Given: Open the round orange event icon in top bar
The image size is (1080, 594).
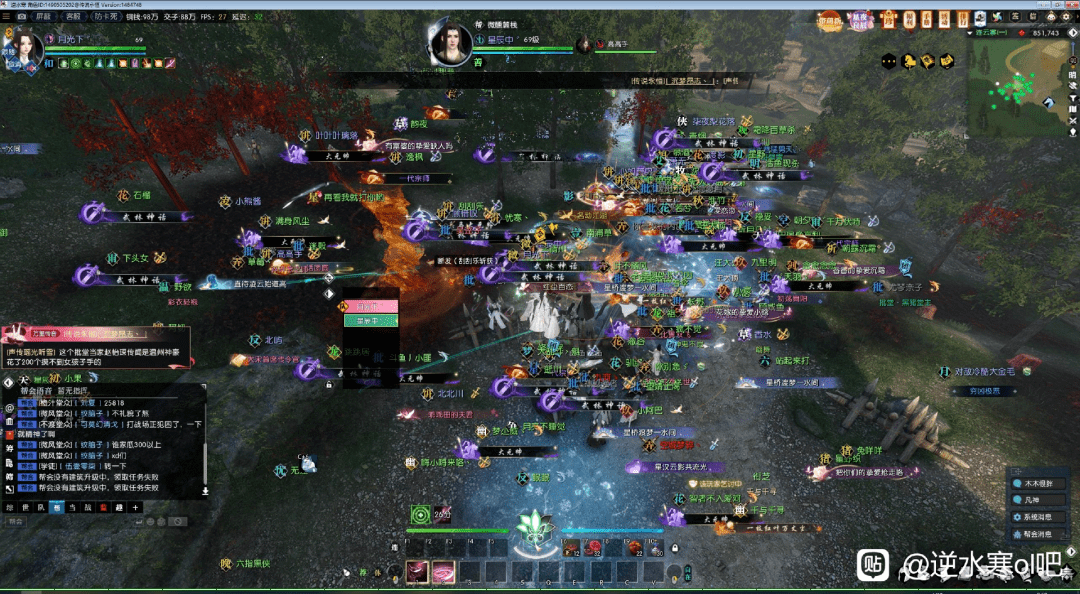Looking at the screenshot, I should click(x=830, y=19).
